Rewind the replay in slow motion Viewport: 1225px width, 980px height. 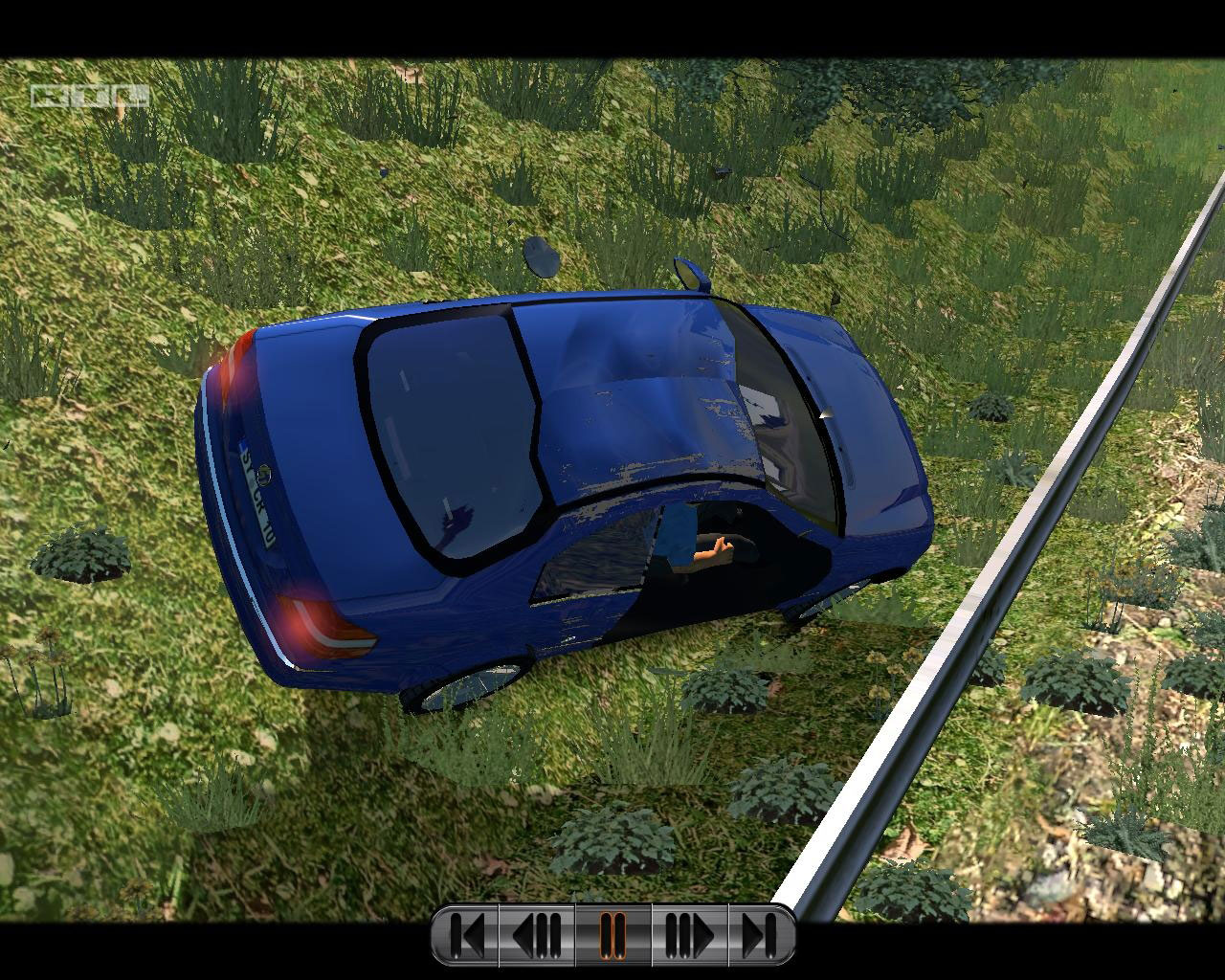pos(538,935)
